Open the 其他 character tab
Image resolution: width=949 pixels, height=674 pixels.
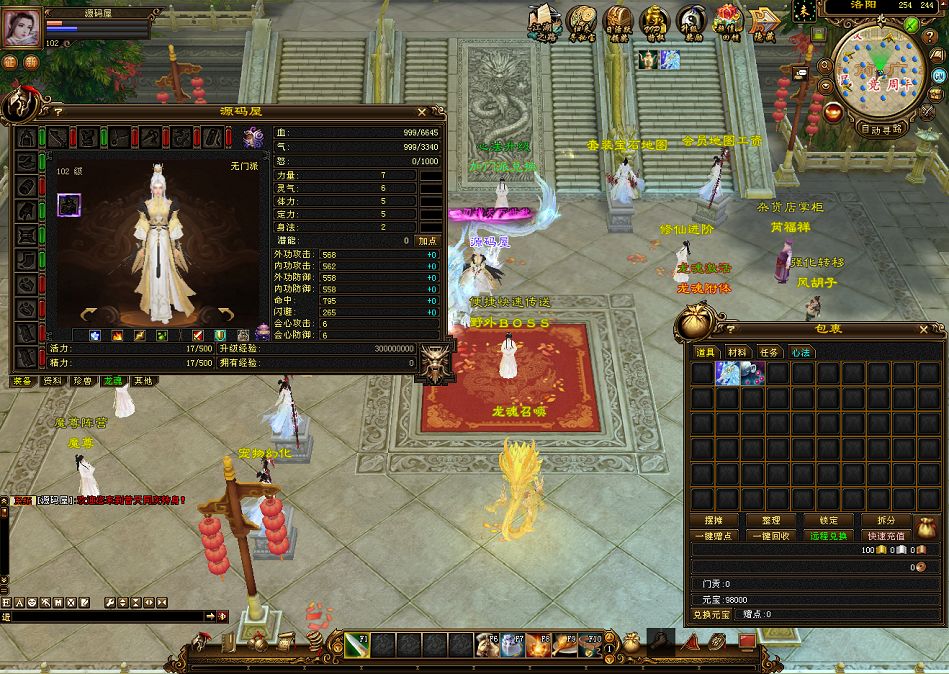click(144, 381)
